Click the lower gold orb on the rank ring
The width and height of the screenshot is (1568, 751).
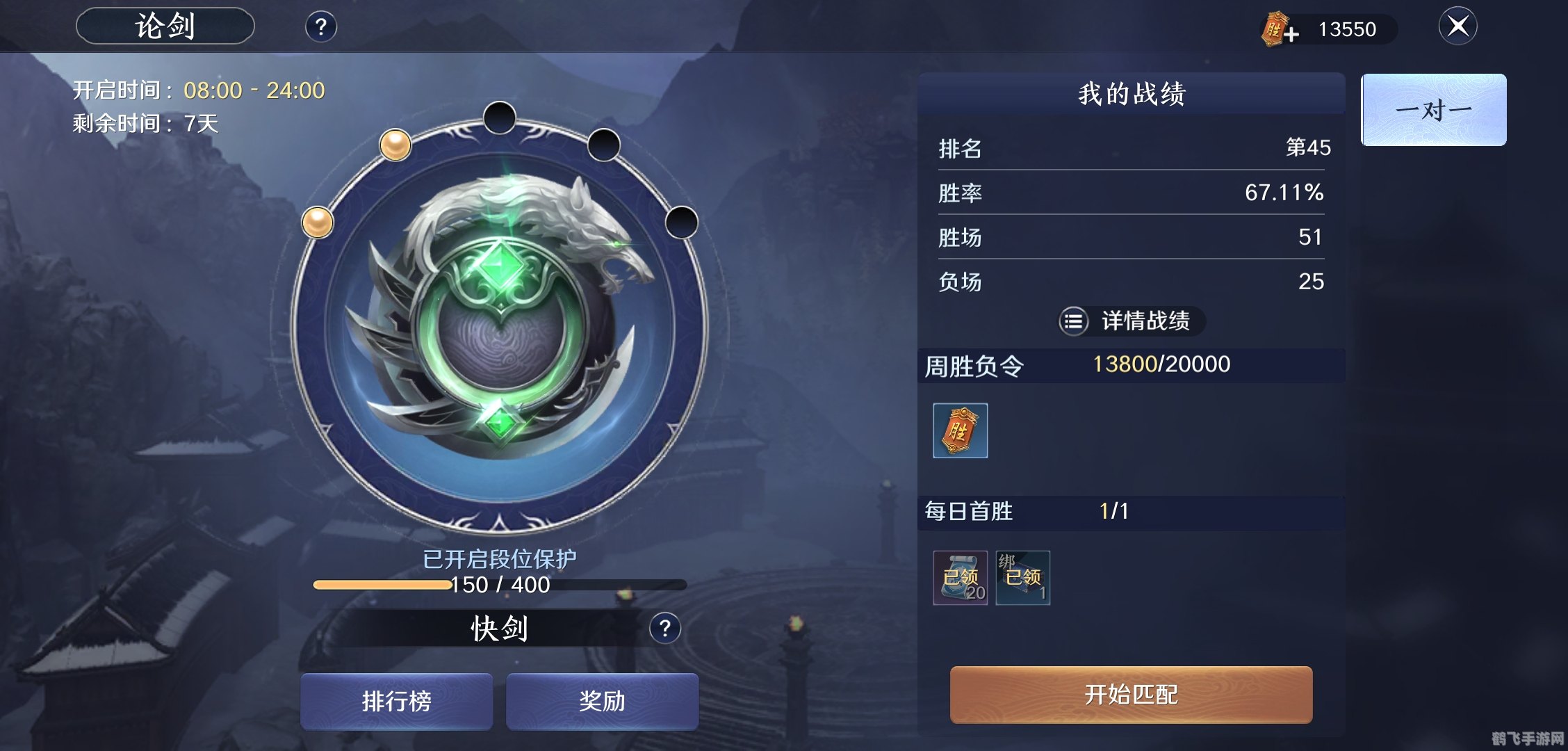319,224
